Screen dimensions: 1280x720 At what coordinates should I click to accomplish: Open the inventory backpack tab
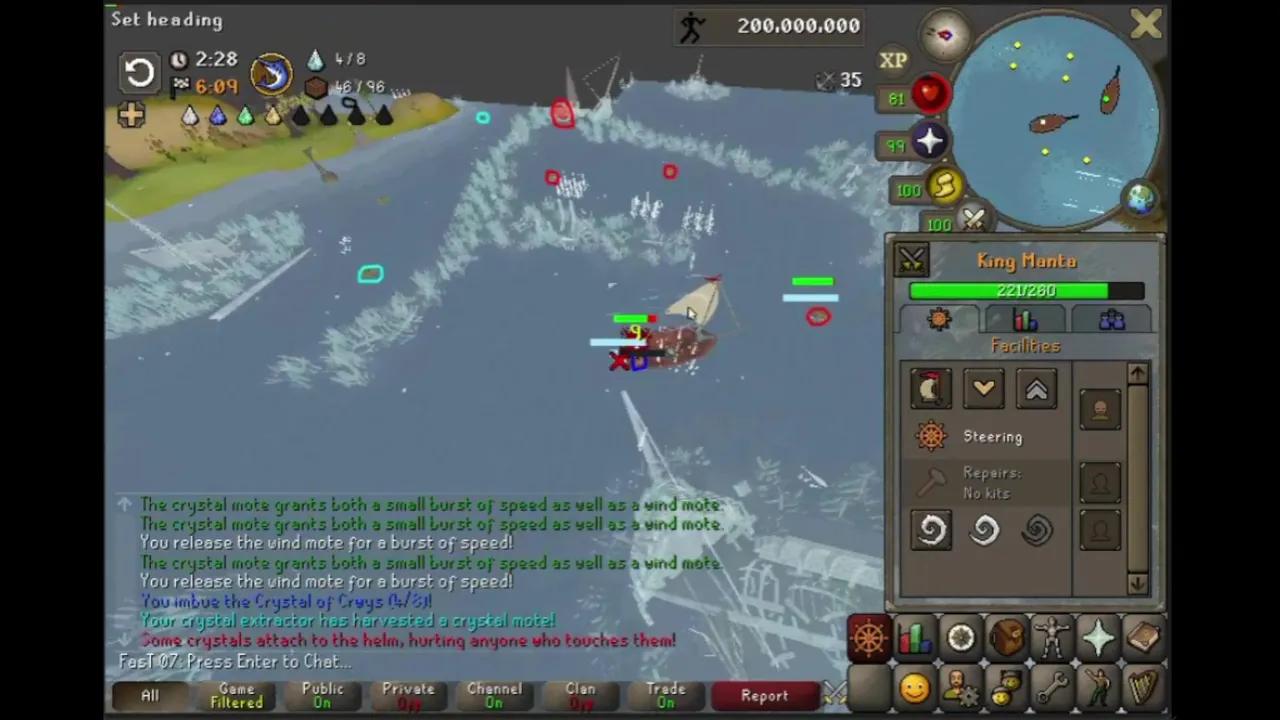(1005, 638)
